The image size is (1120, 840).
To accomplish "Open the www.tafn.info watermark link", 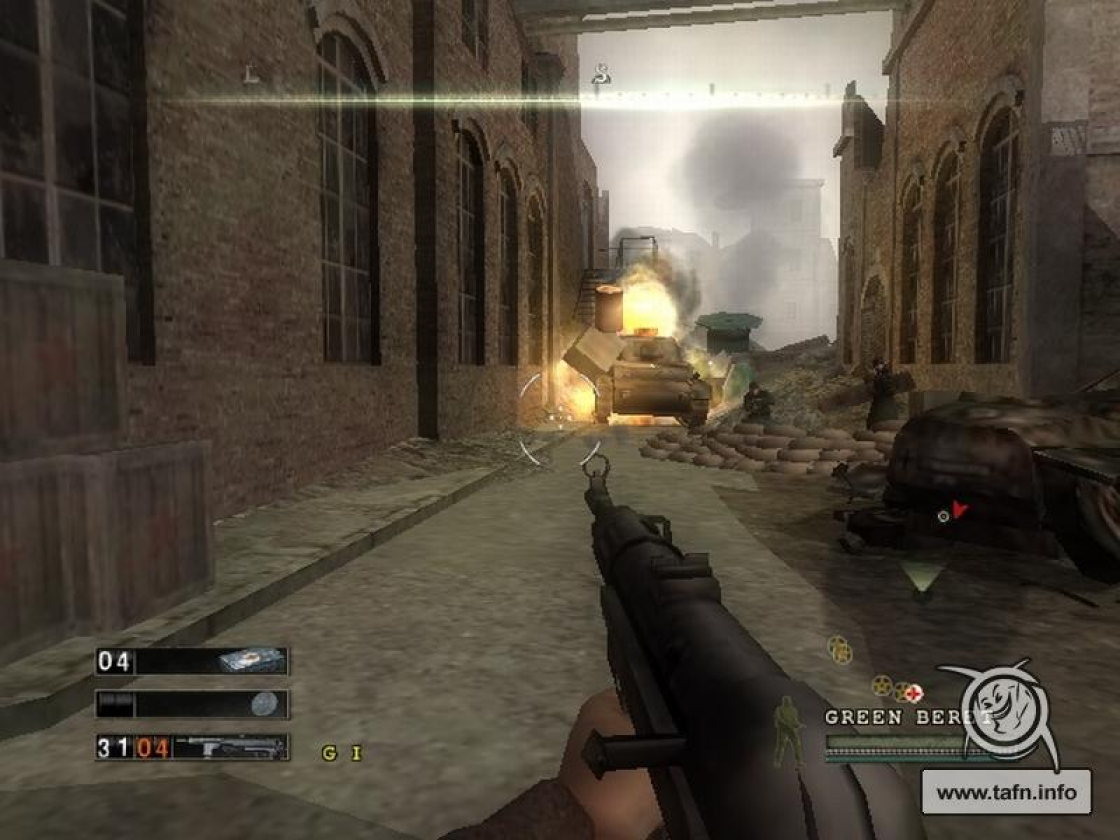I will point(1007,793).
